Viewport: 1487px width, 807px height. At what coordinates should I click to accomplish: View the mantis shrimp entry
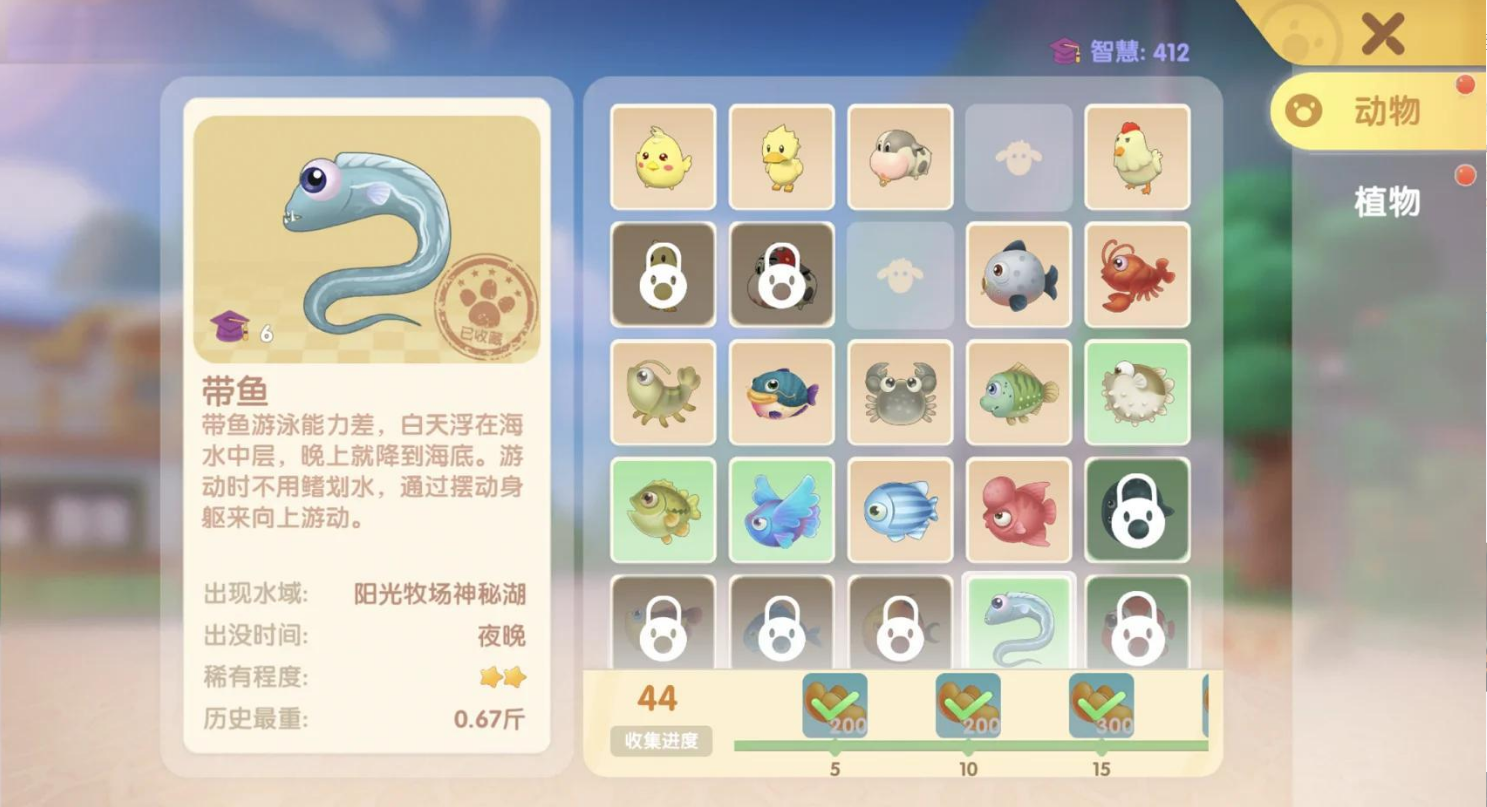point(663,391)
